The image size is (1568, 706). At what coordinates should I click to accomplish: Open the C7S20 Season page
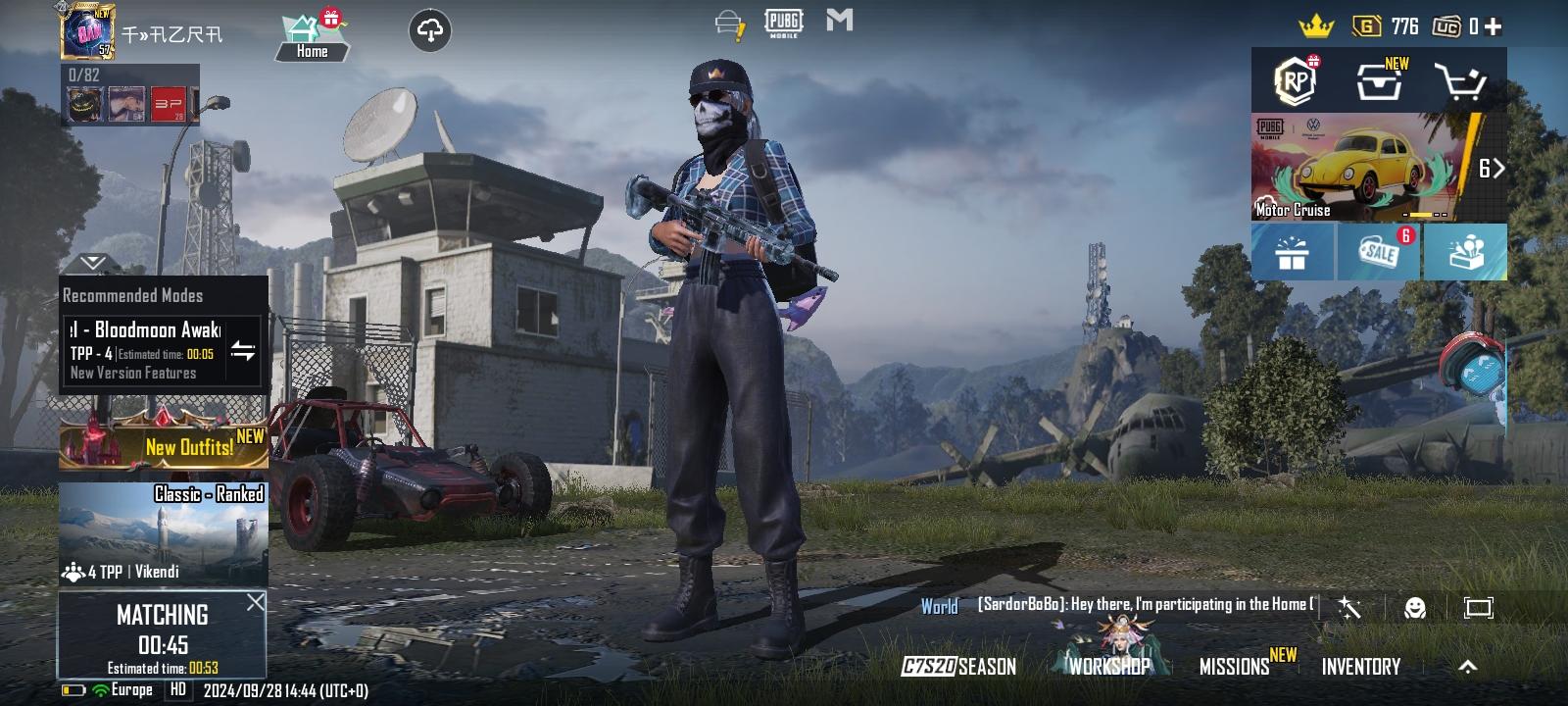tap(958, 667)
